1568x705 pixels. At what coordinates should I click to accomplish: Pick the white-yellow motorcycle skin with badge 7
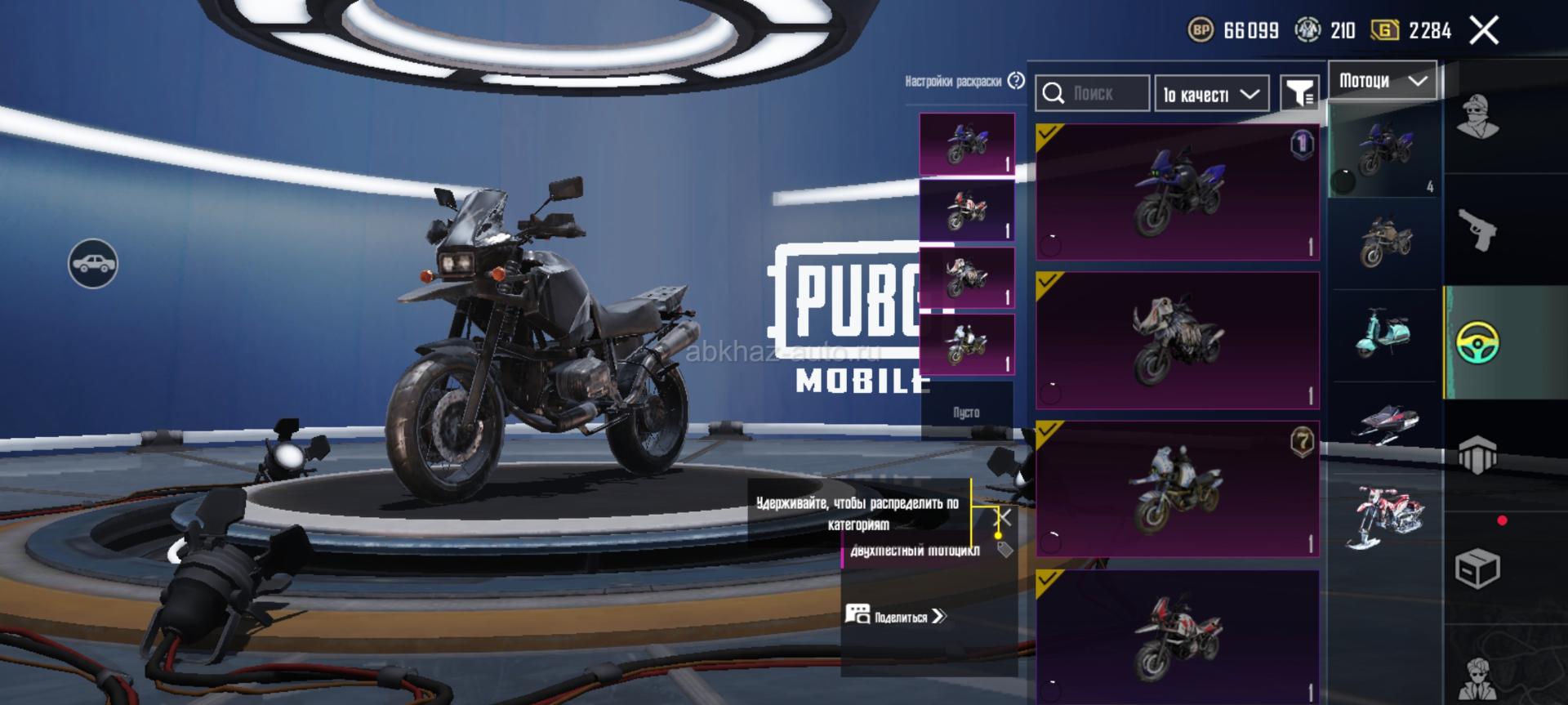[1177, 489]
